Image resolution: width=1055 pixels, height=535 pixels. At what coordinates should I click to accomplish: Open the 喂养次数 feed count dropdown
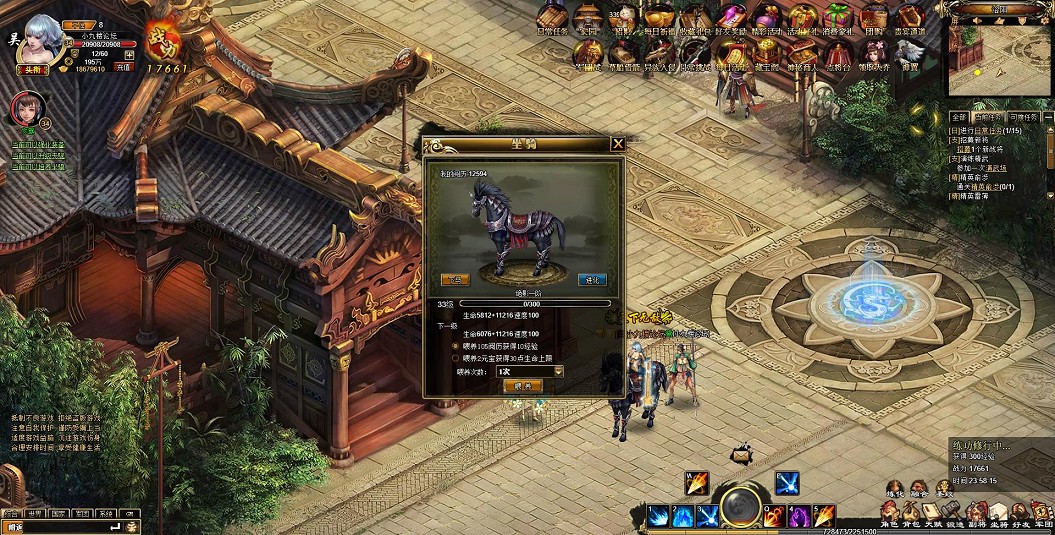click(x=558, y=371)
